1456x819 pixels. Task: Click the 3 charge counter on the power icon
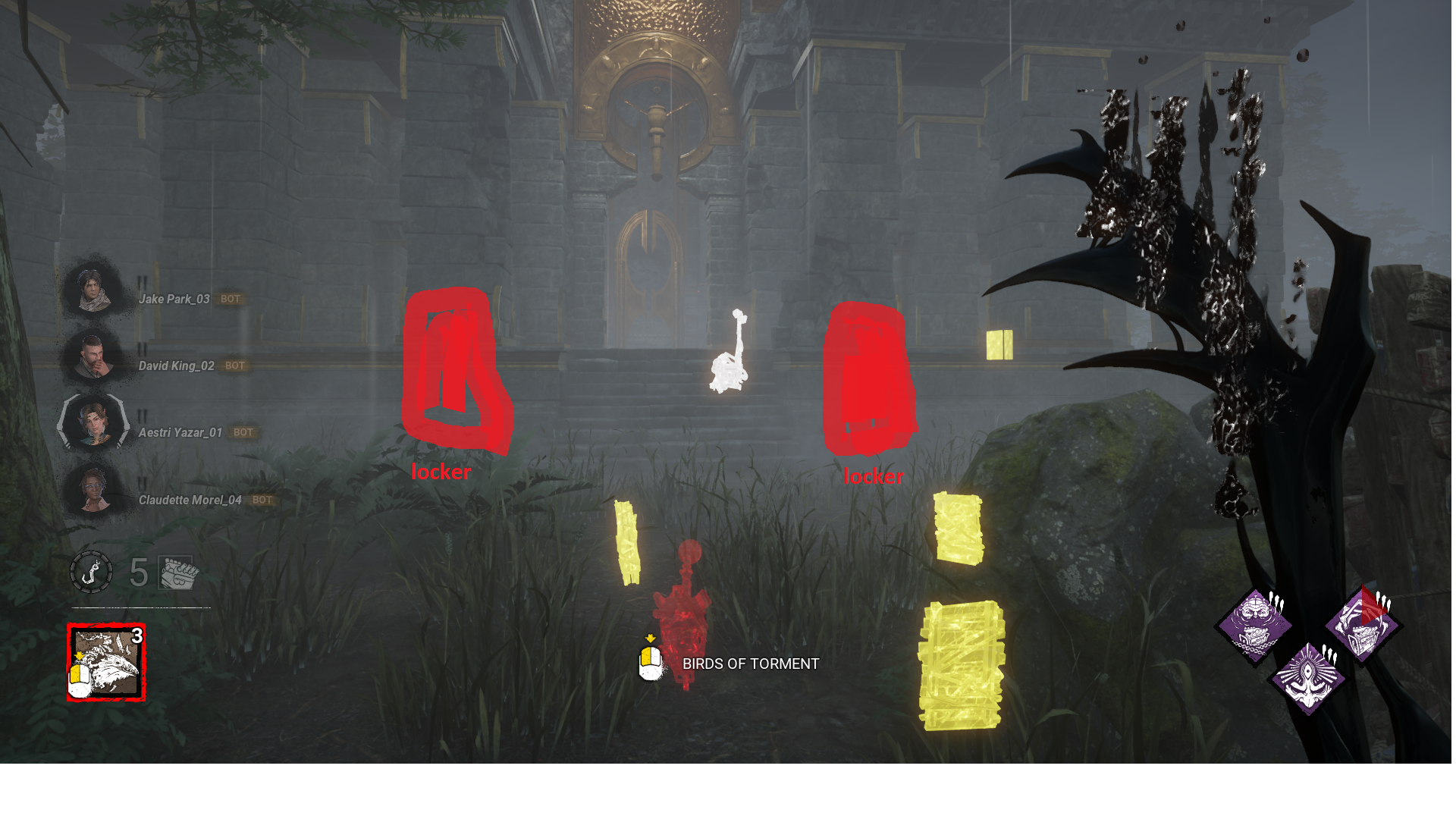138,636
